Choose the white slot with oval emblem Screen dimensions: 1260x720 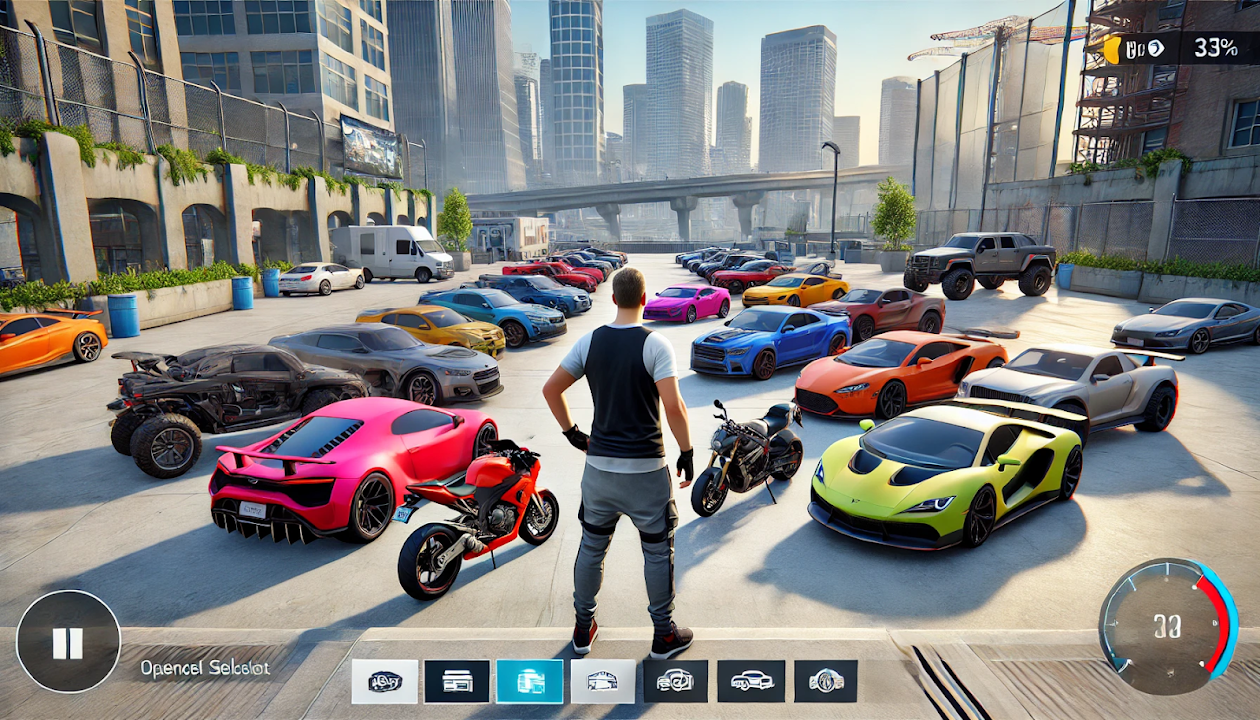click(x=384, y=681)
